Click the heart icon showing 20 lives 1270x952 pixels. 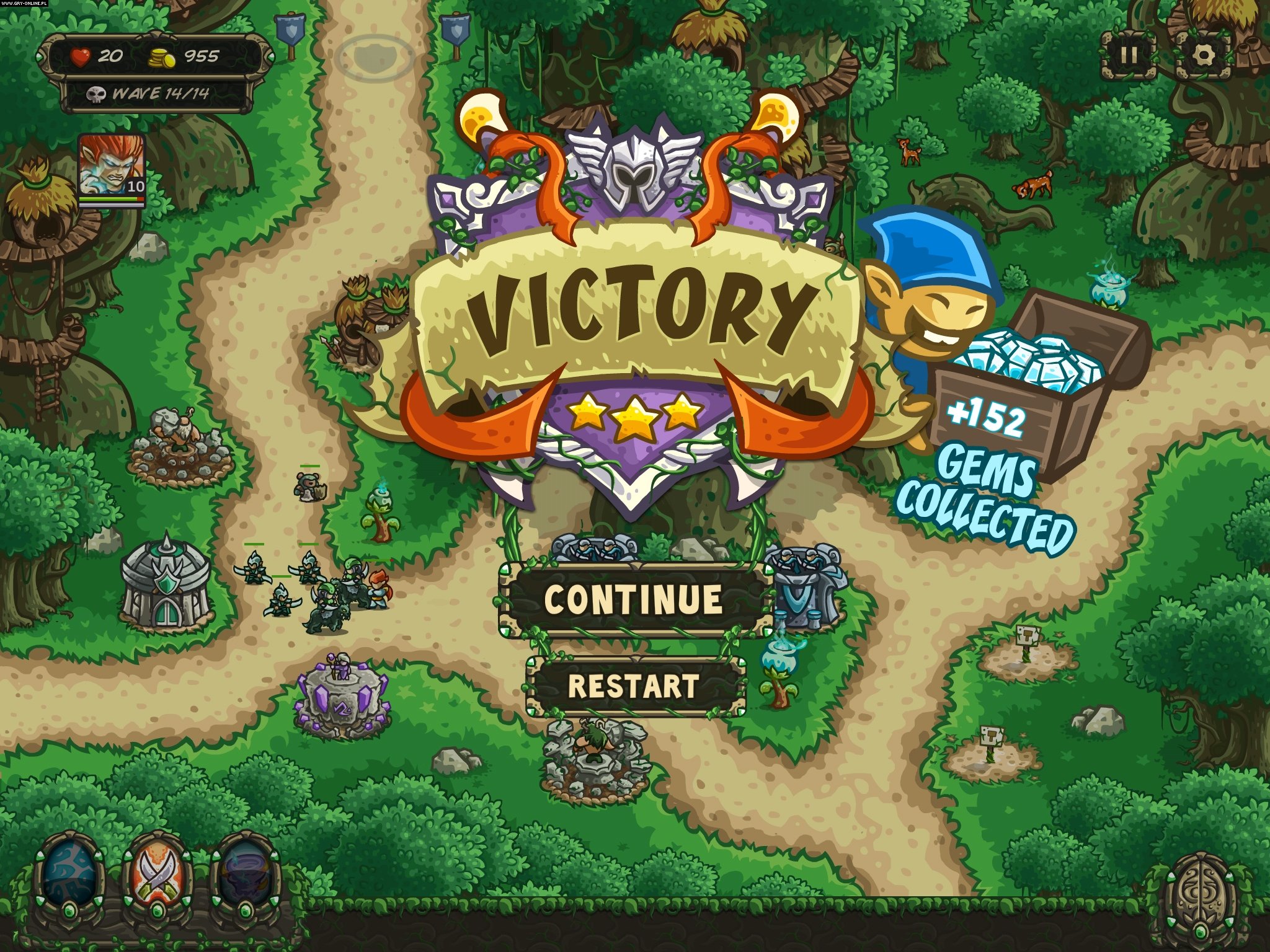point(79,56)
